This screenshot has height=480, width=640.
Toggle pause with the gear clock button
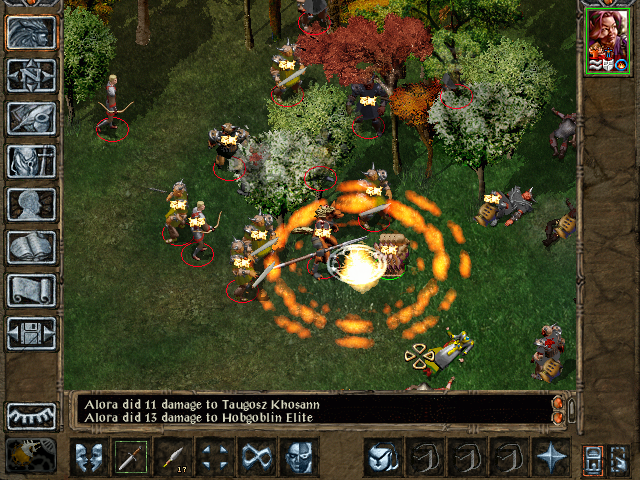point(31,455)
